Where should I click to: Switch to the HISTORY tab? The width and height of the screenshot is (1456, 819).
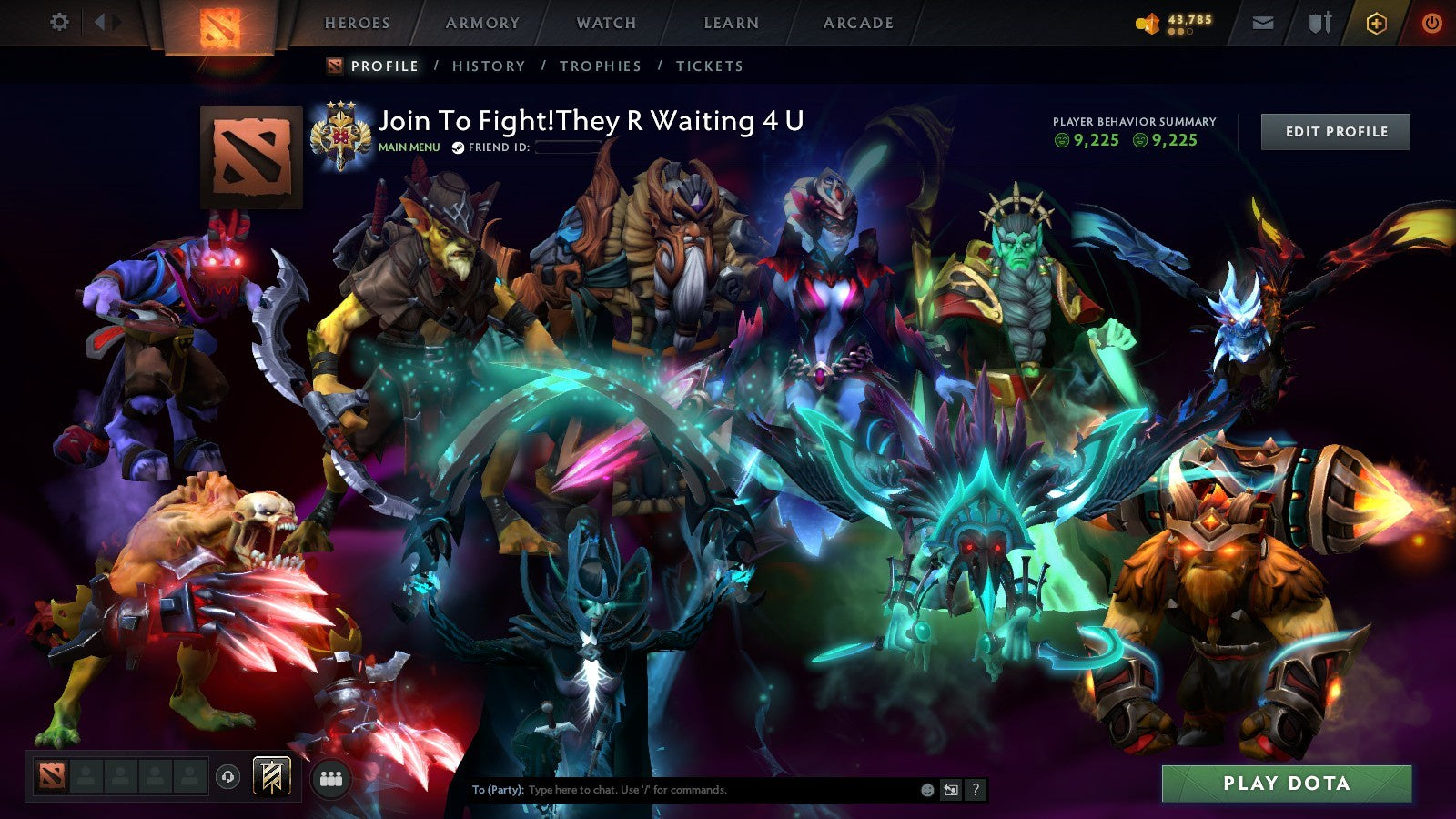(x=490, y=66)
